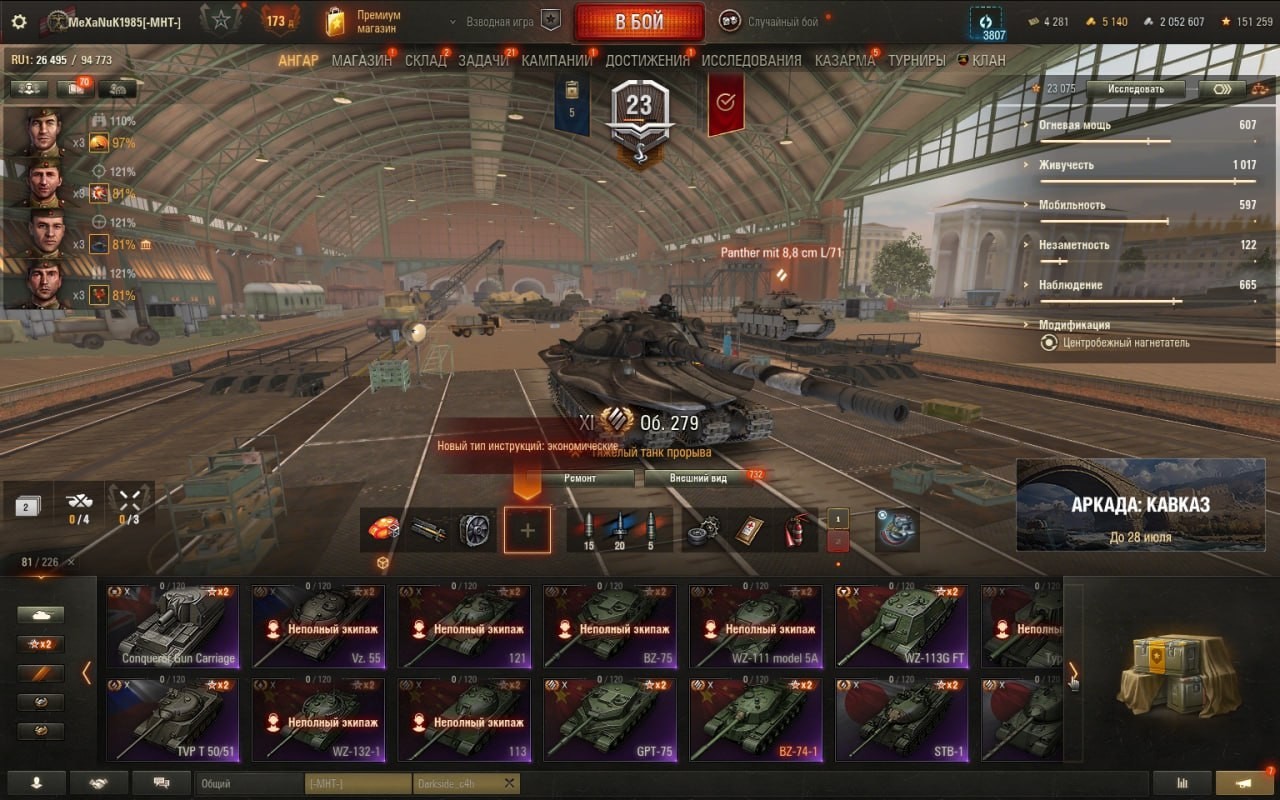
Task: Show the ДОСТИЖЕНИЯ tab
Action: [647, 60]
